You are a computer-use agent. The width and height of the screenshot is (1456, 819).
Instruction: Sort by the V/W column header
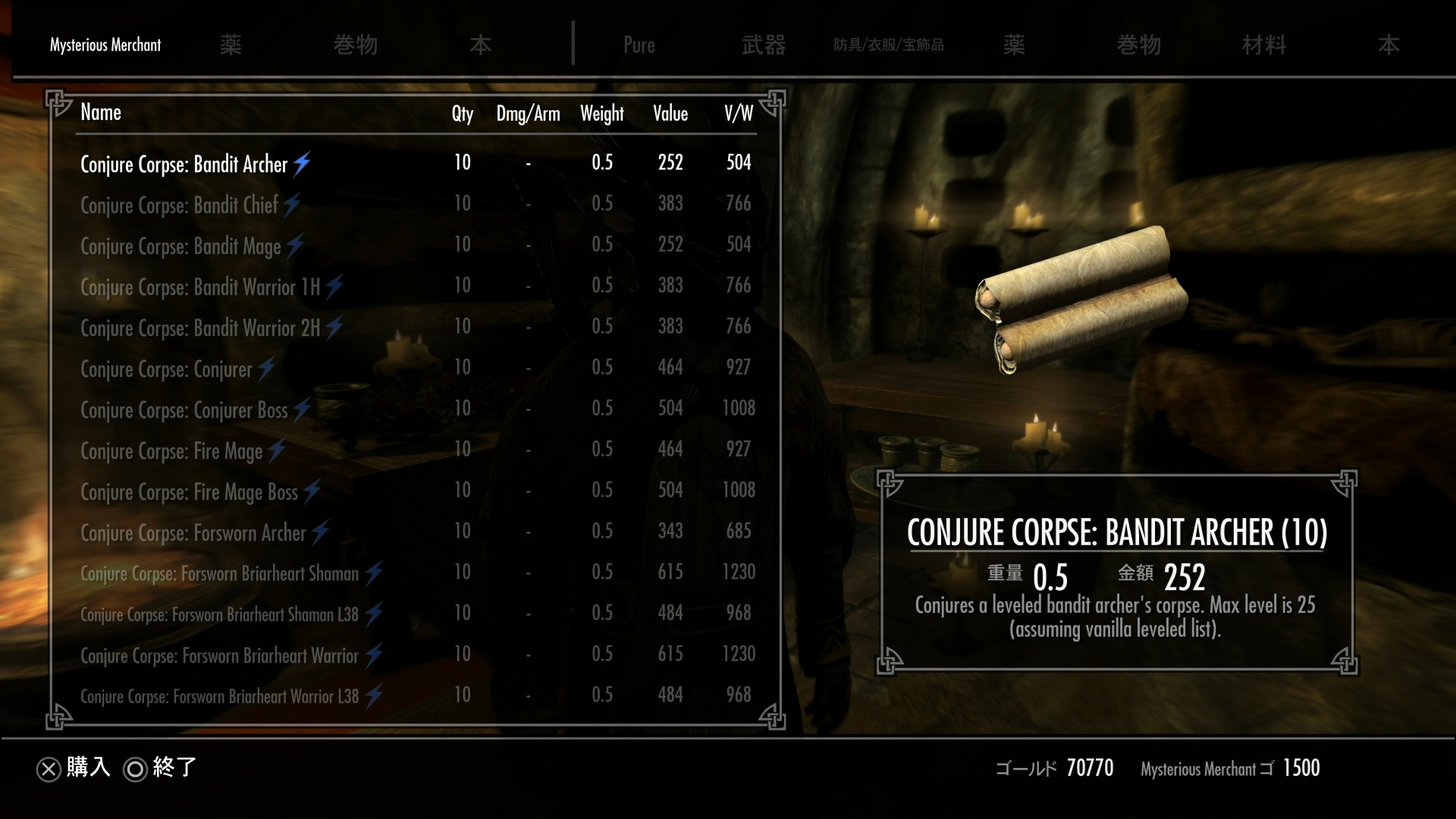(x=738, y=114)
